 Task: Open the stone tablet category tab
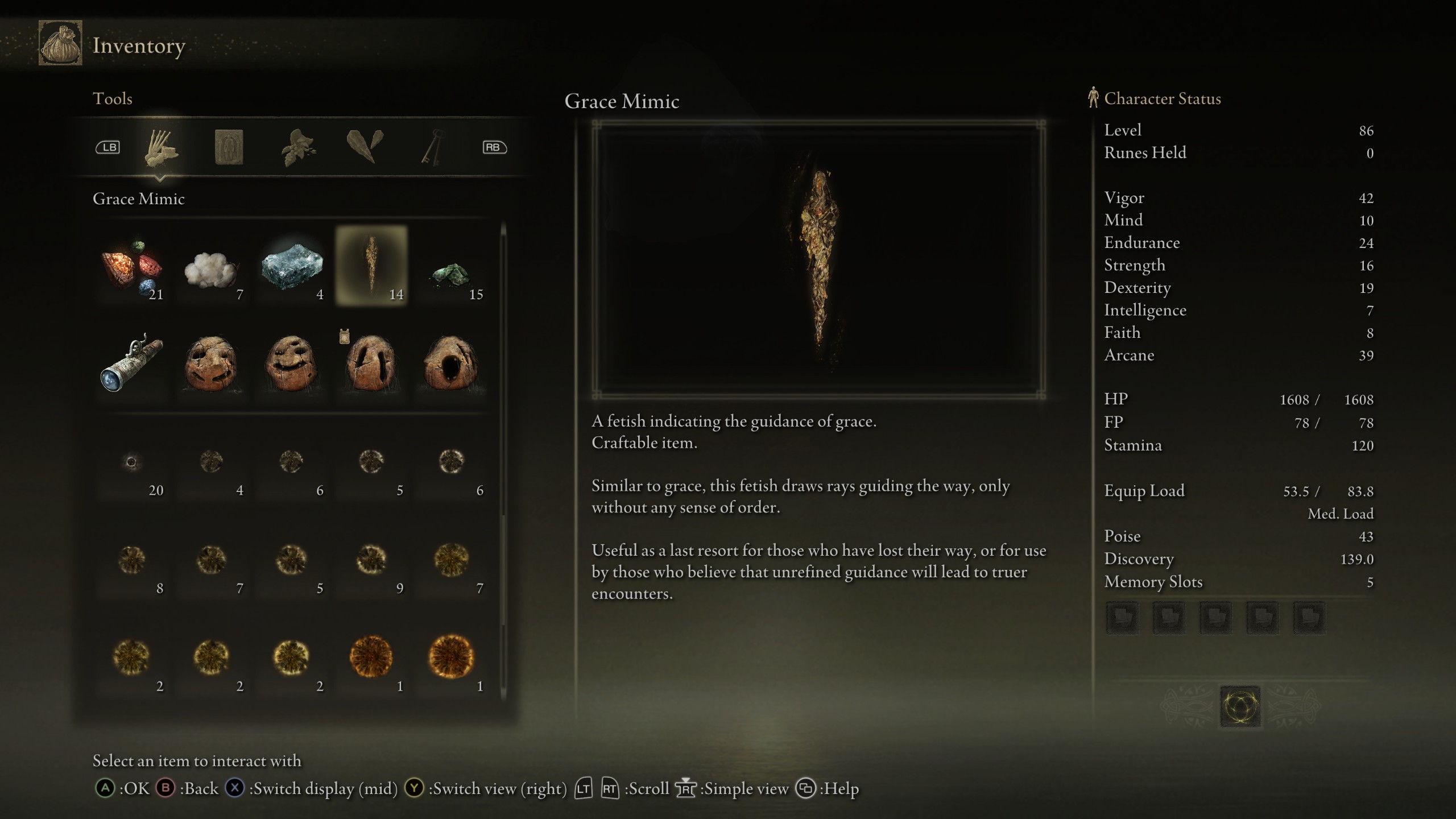[x=229, y=148]
